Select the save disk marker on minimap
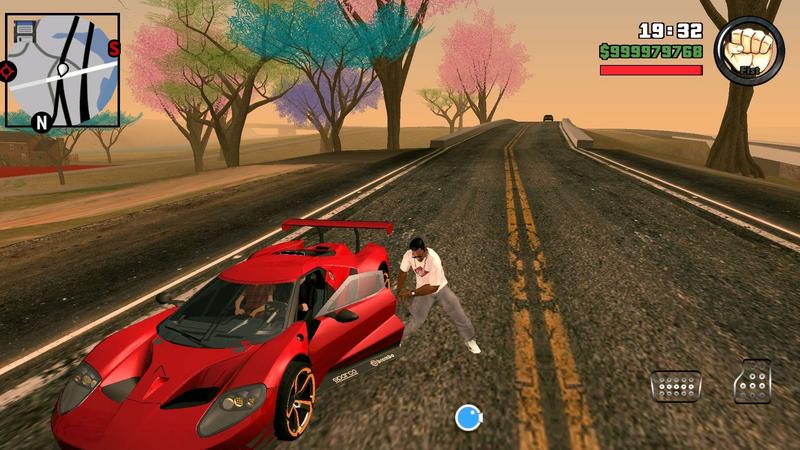The height and width of the screenshot is (450, 800). point(23,32)
